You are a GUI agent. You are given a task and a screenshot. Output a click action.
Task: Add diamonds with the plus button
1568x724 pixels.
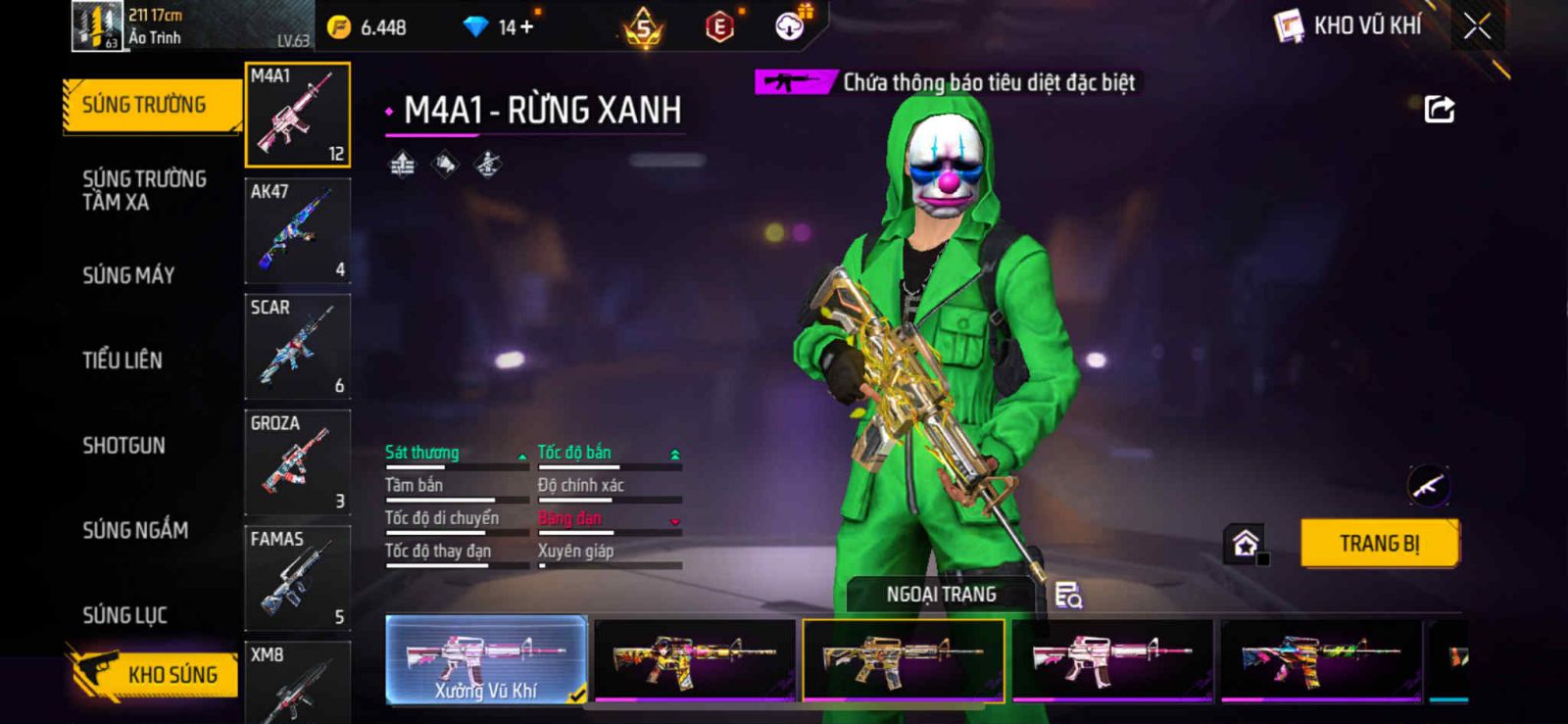coord(527,27)
